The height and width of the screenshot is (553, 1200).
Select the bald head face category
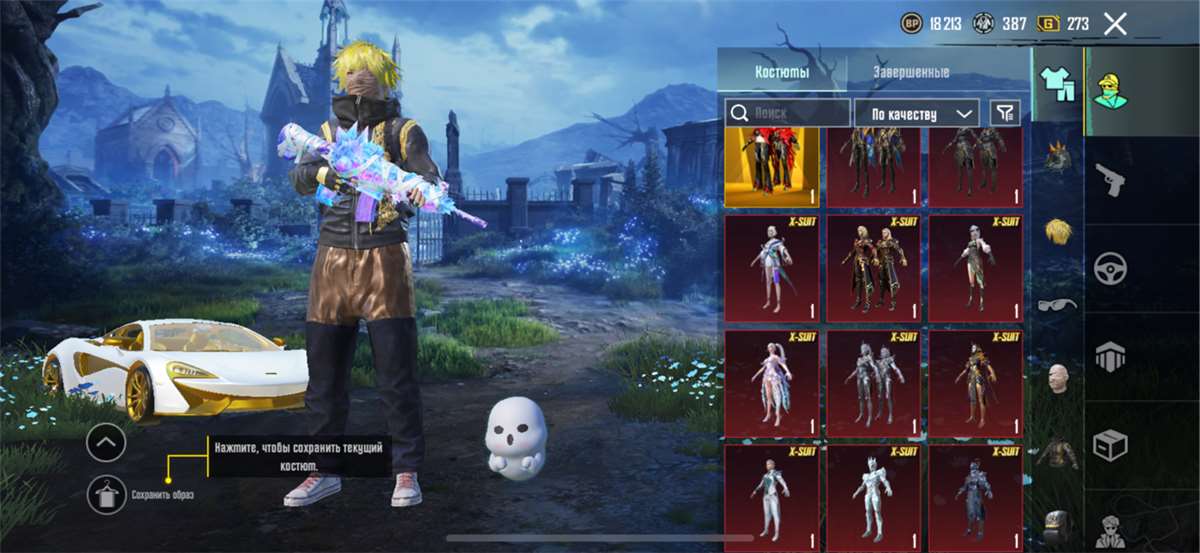(1058, 379)
